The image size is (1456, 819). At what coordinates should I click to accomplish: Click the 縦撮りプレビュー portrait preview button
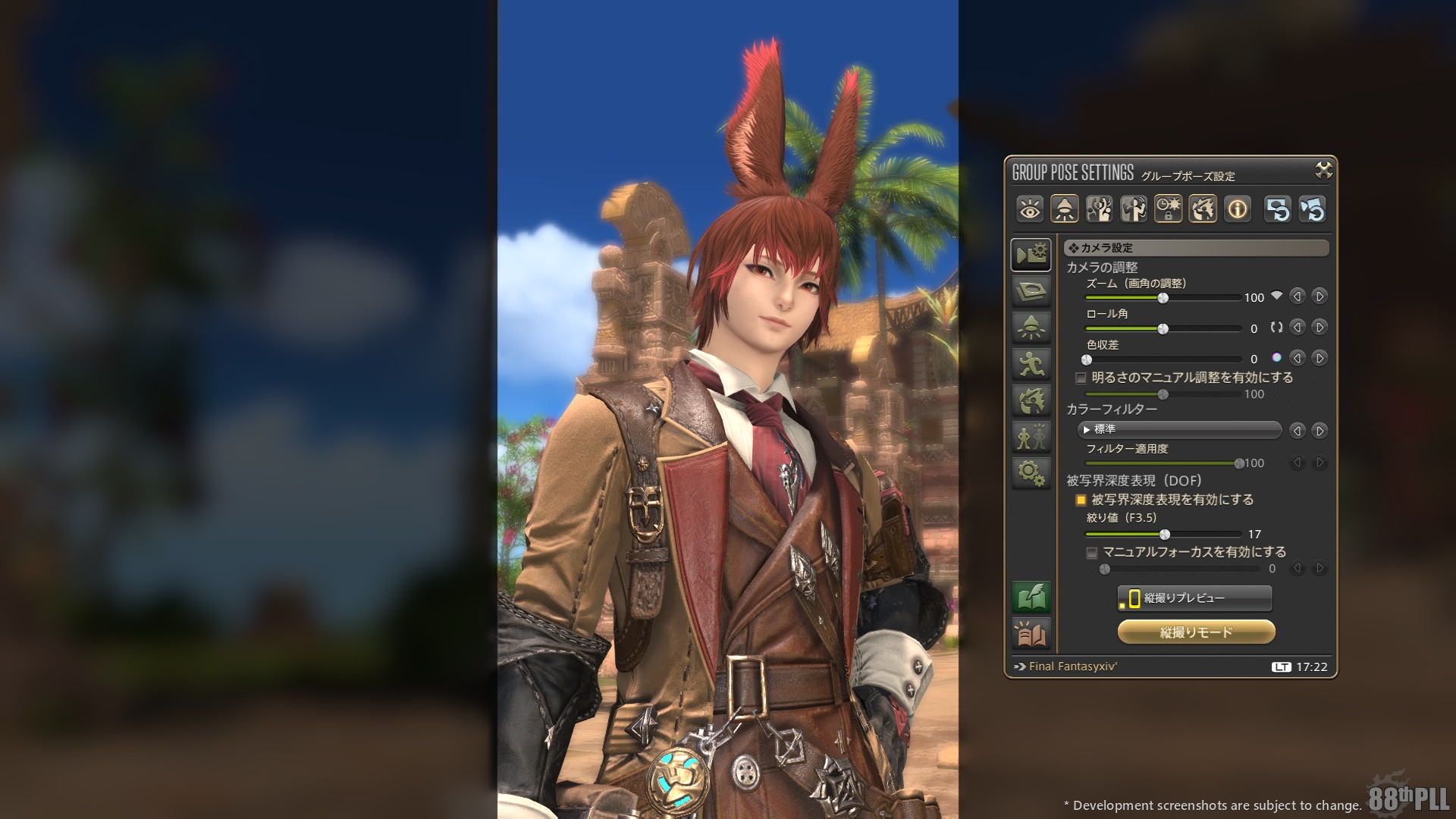click(x=1195, y=598)
